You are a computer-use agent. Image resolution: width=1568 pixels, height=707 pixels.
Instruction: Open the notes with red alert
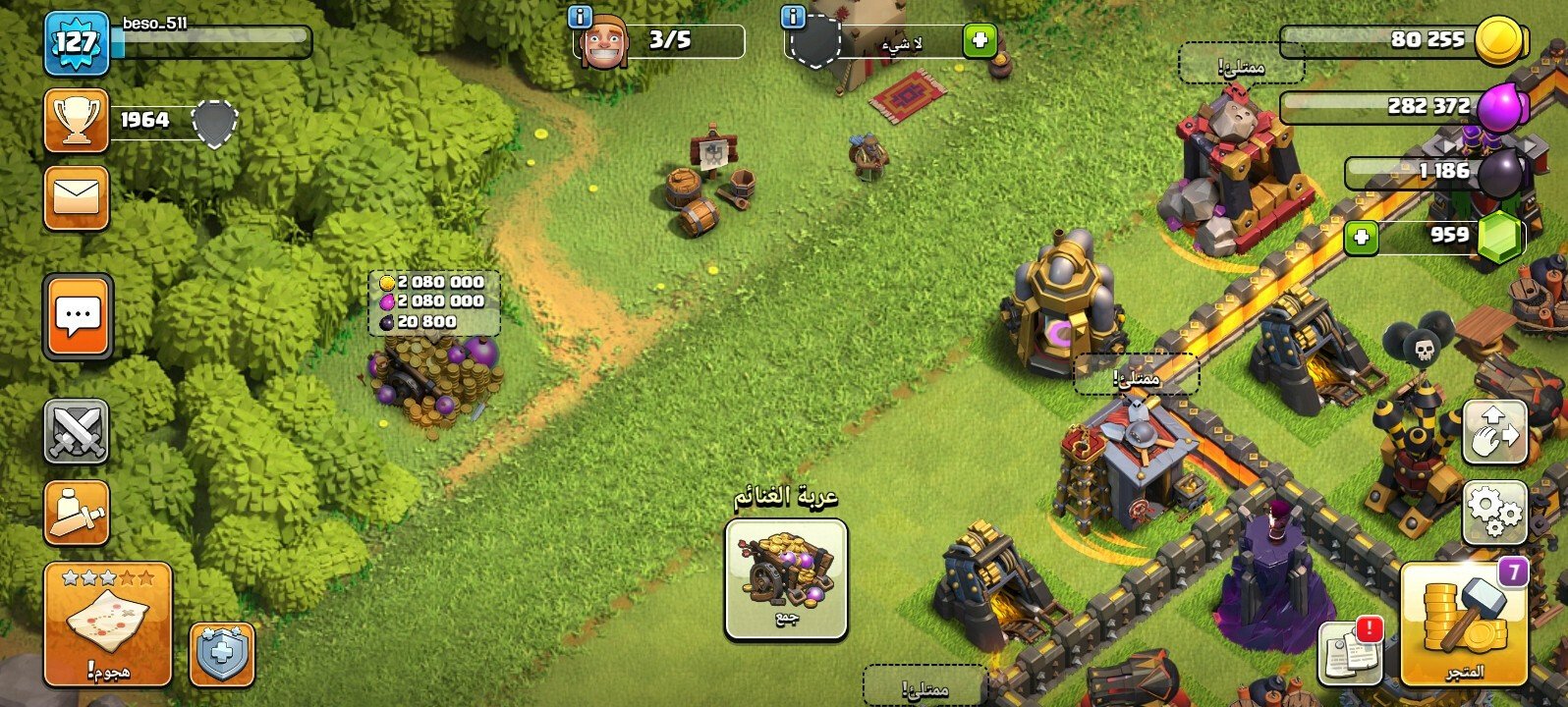(x=1350, y=650)
